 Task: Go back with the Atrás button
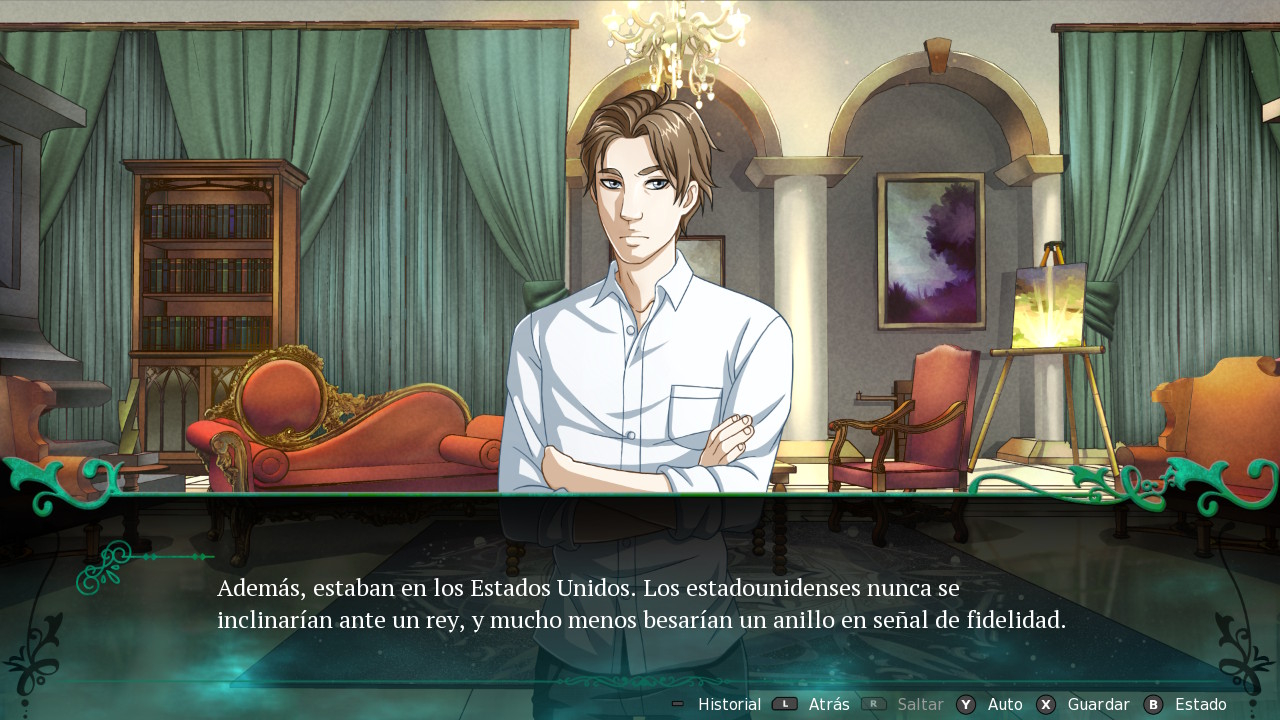(828, 704)
